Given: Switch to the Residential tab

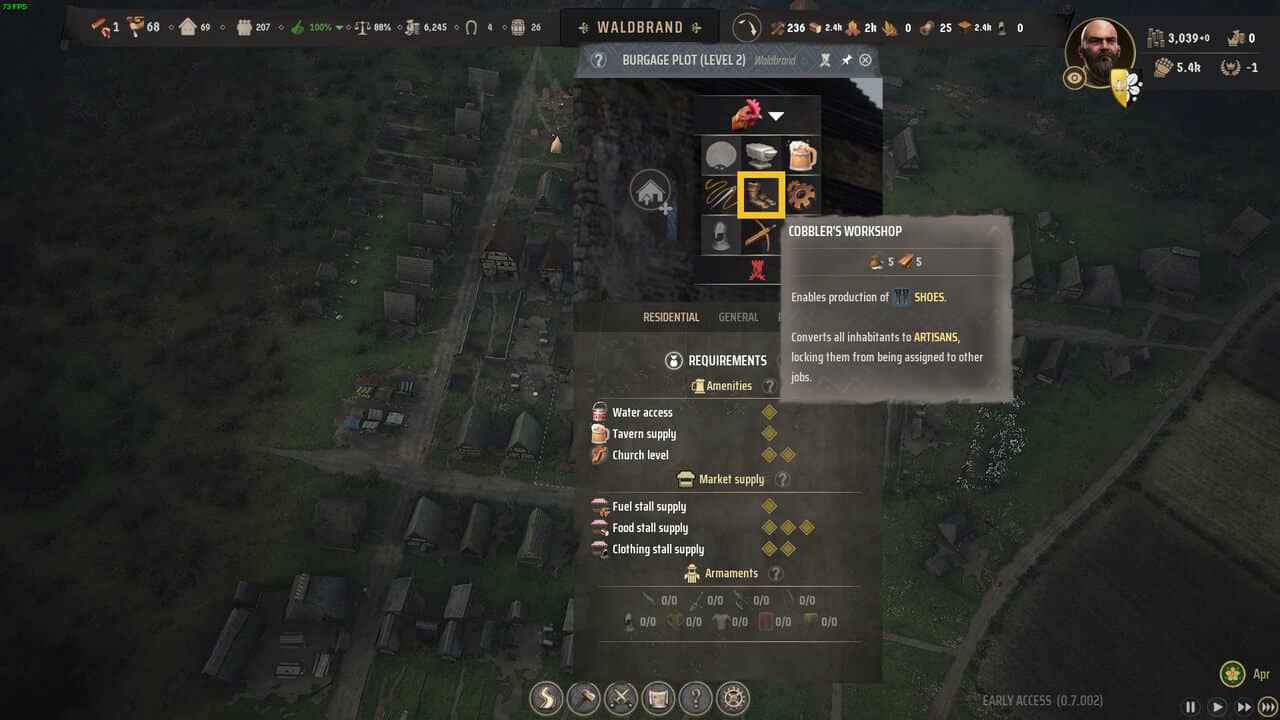Looking at the screenshot, I should click(x=671, y=317).
